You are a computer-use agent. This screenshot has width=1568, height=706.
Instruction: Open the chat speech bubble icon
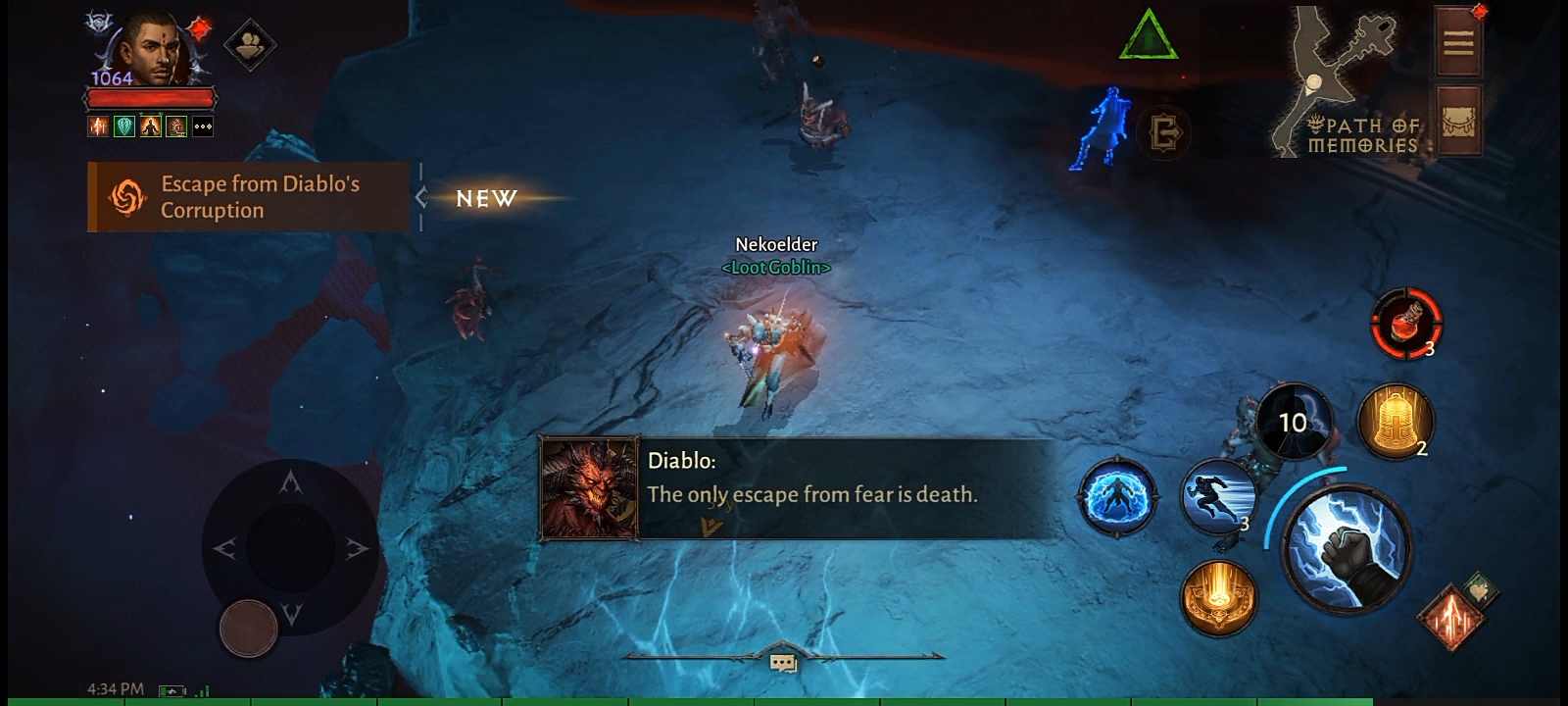(783, 664)
